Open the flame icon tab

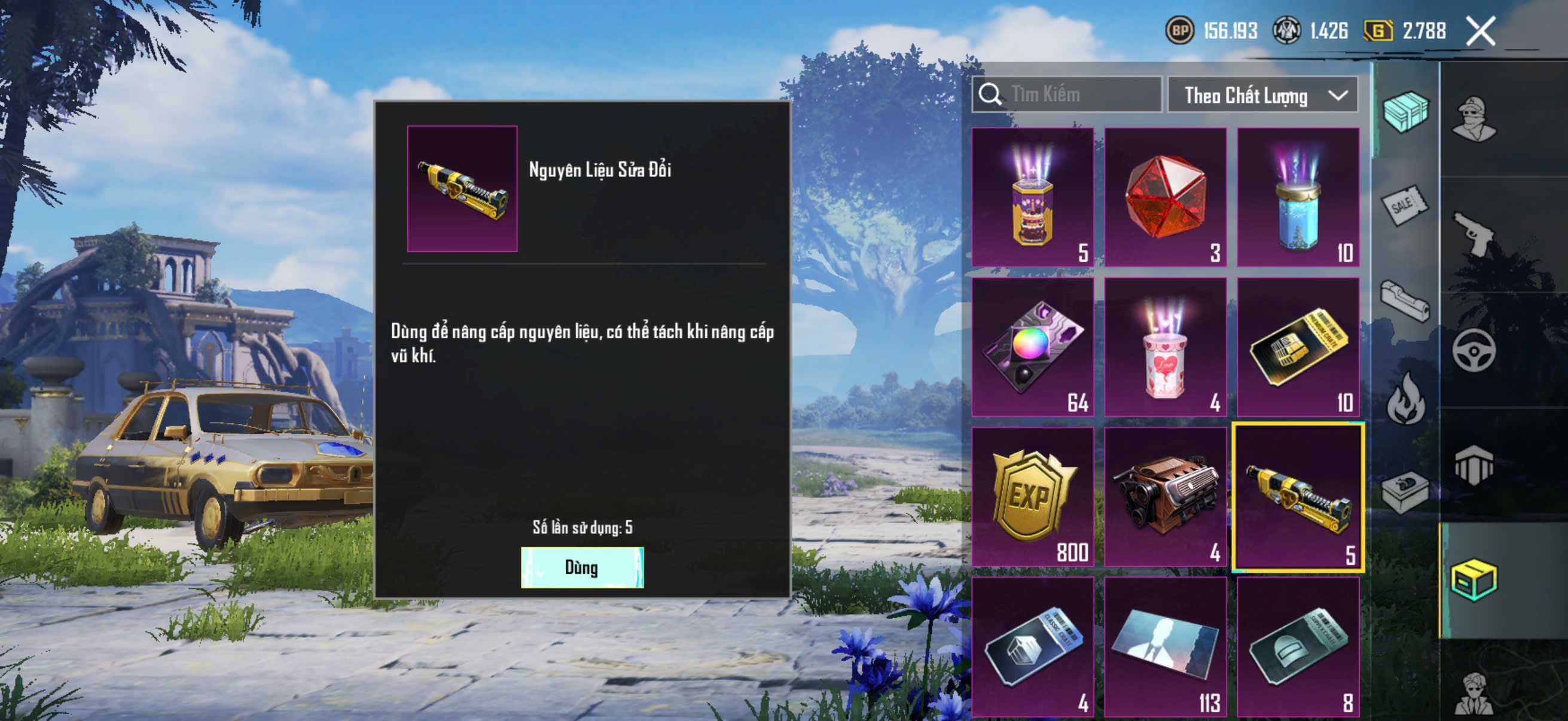[x=1405, y=398]
